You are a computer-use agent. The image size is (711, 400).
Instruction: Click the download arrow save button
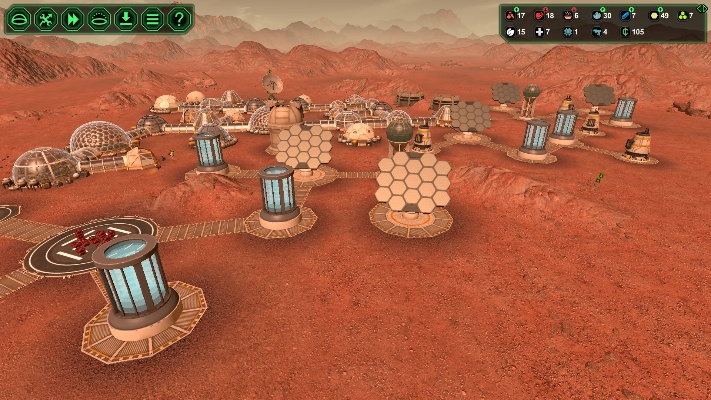125,18
